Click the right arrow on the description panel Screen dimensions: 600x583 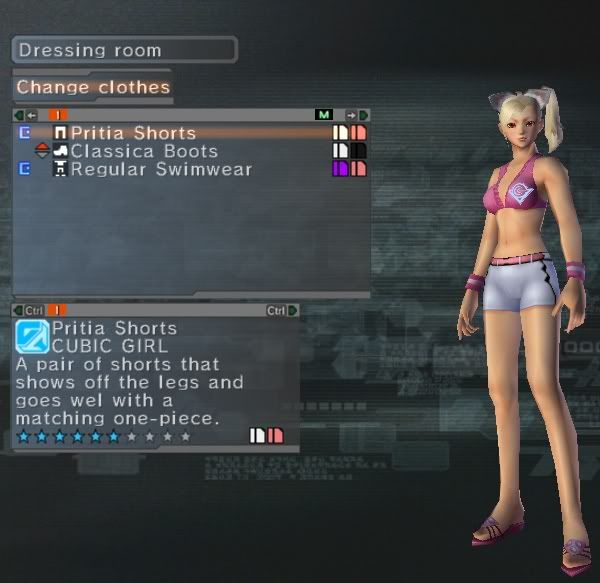point(293,310)
